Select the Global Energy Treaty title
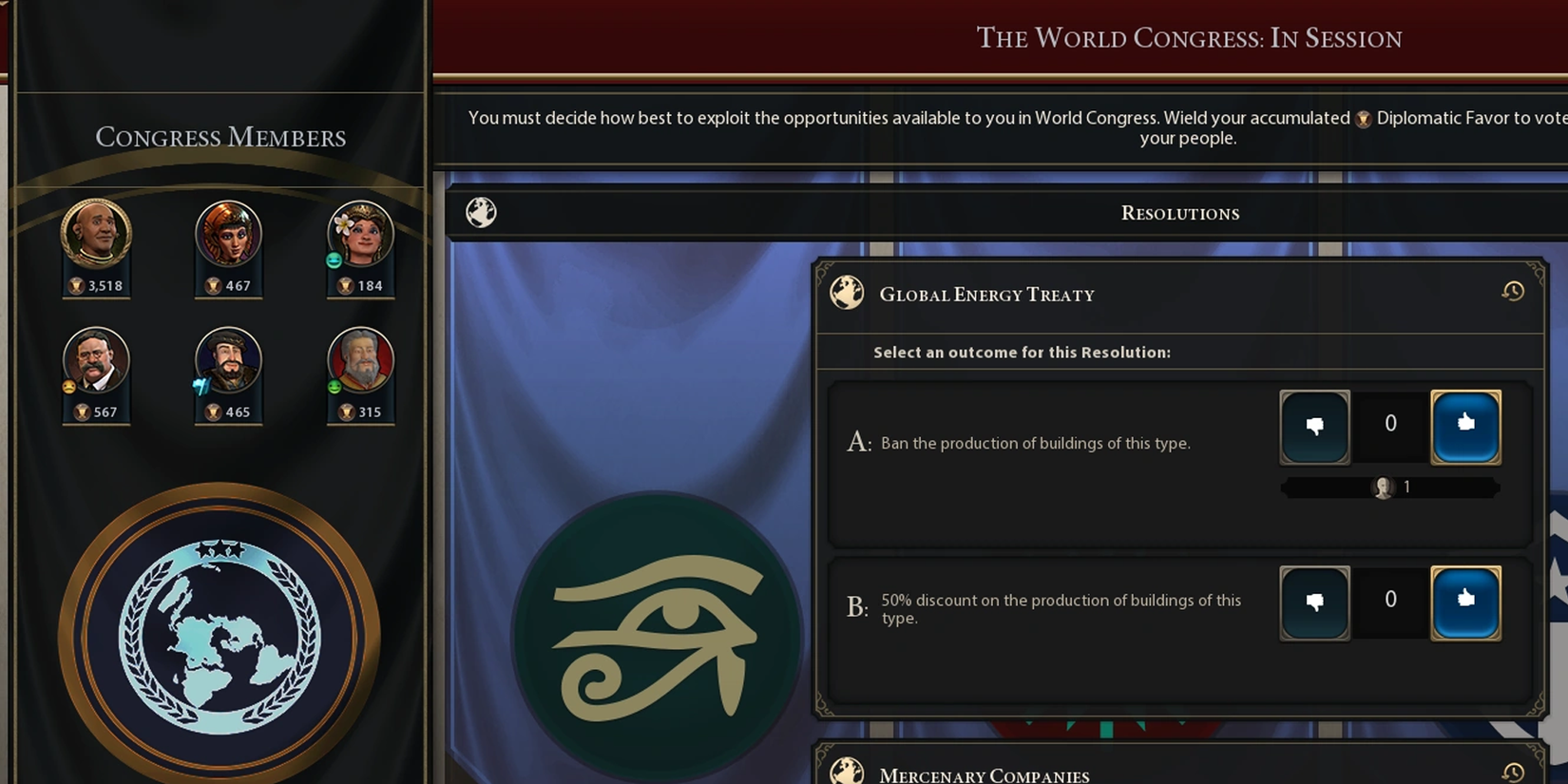The height and width of the screenshot is (784, 1568). 986,295
